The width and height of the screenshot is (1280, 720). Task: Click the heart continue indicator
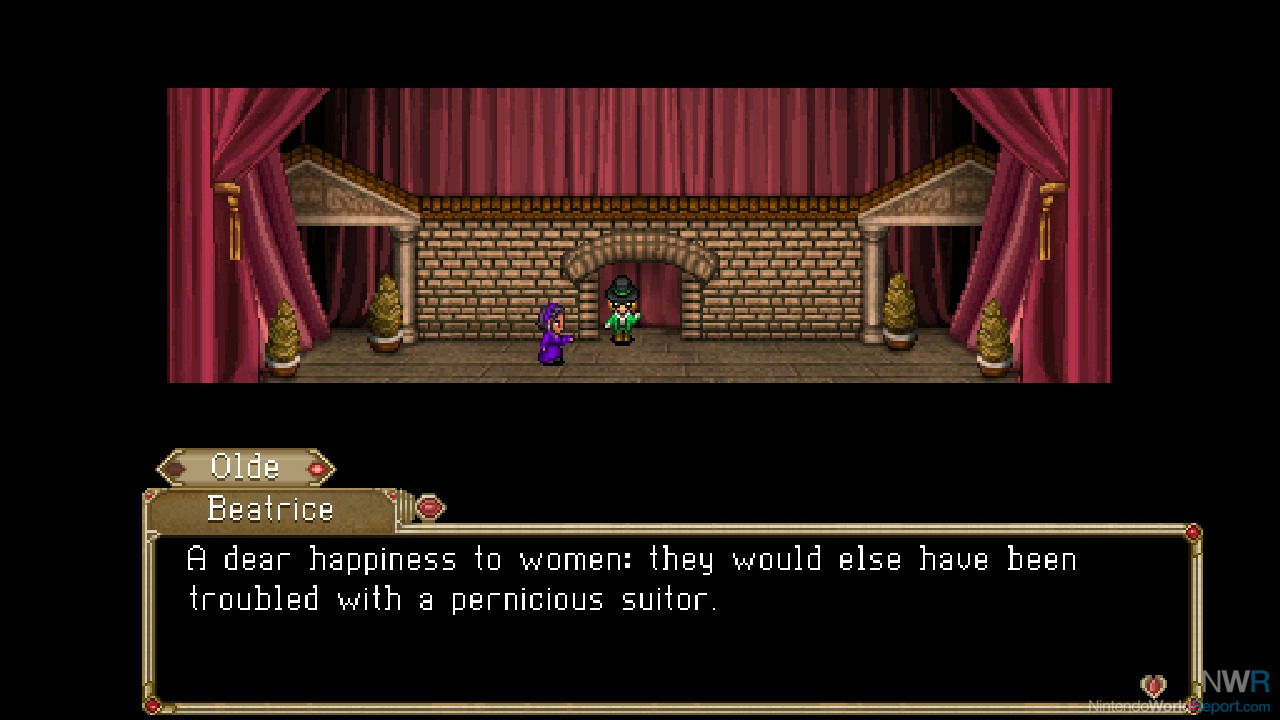coord(1153,686)
